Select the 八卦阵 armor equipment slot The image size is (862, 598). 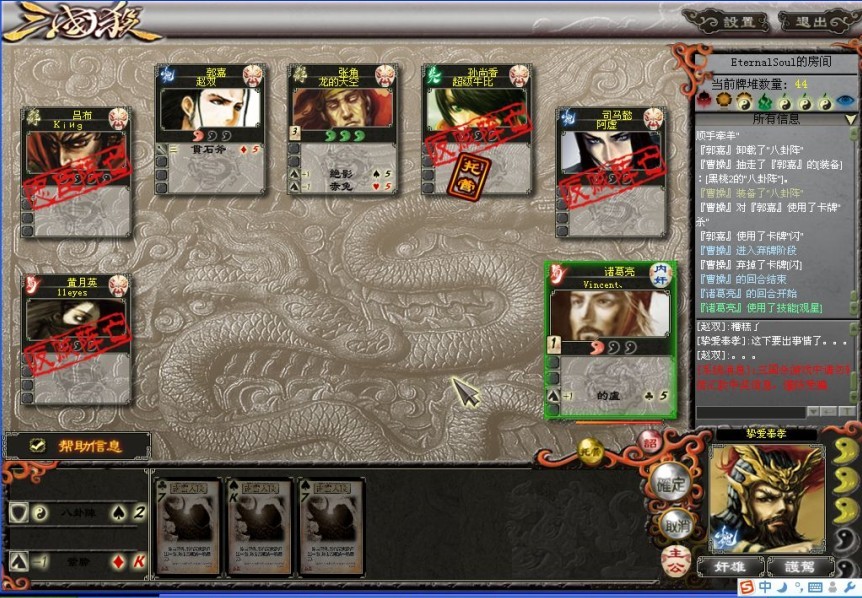[77, 513]
